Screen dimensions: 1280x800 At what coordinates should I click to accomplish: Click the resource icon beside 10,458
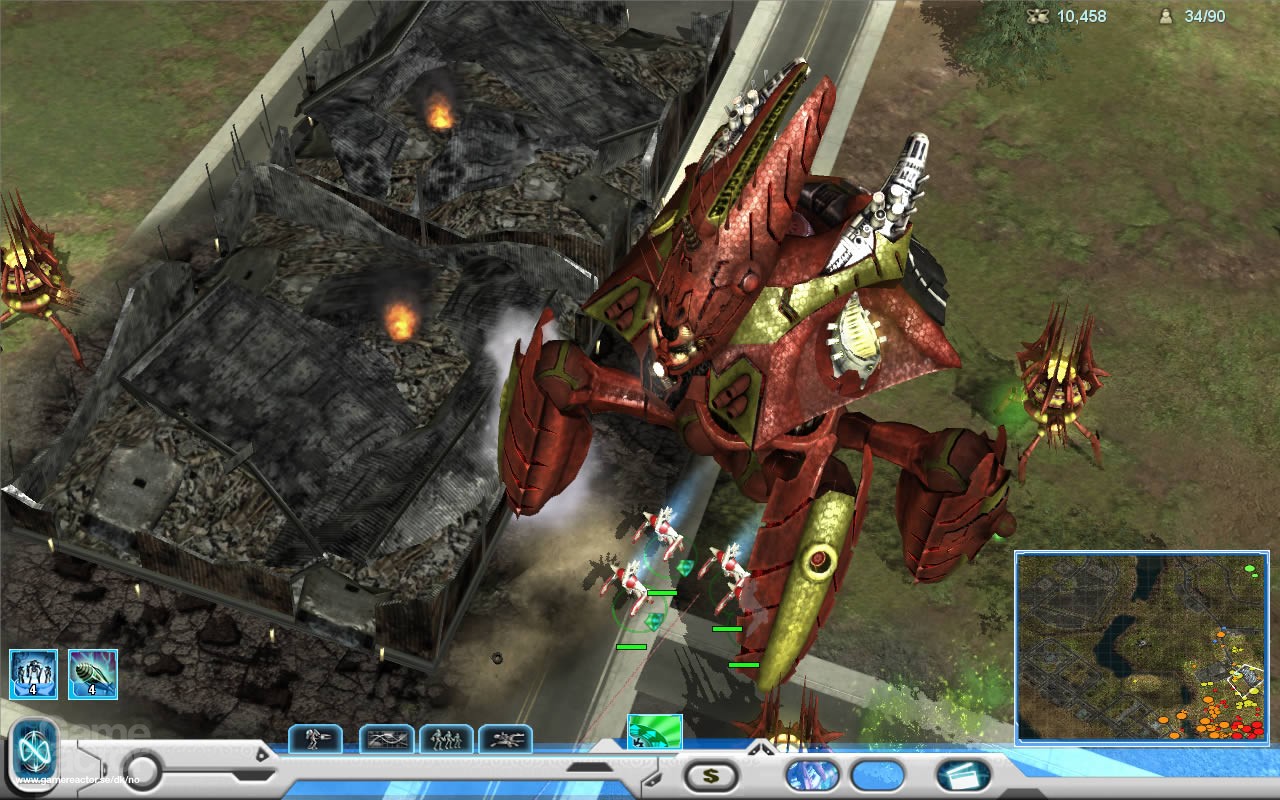(x=1035, y=17)
